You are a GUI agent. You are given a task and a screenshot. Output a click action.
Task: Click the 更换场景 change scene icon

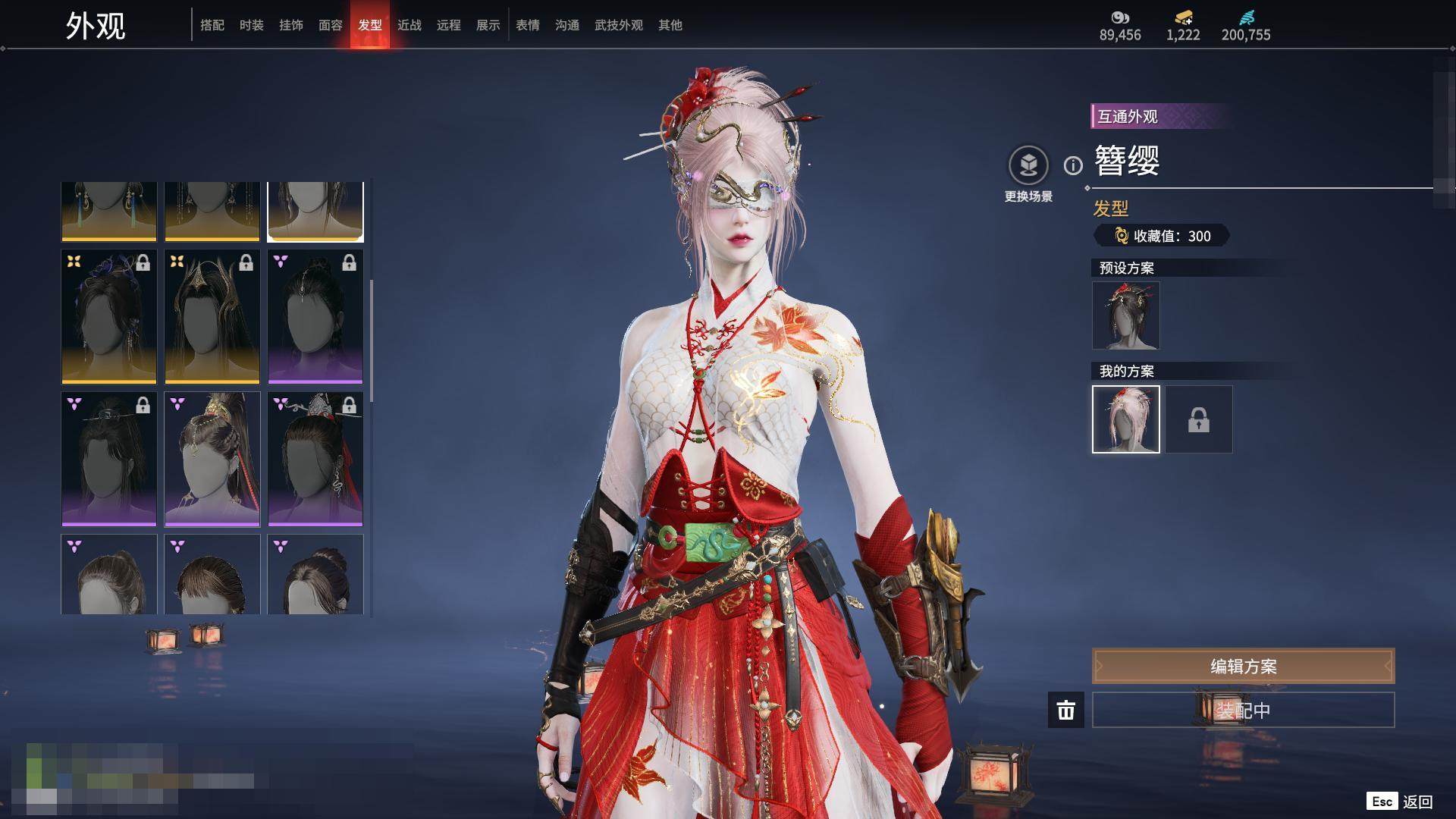pos(1028,165)
